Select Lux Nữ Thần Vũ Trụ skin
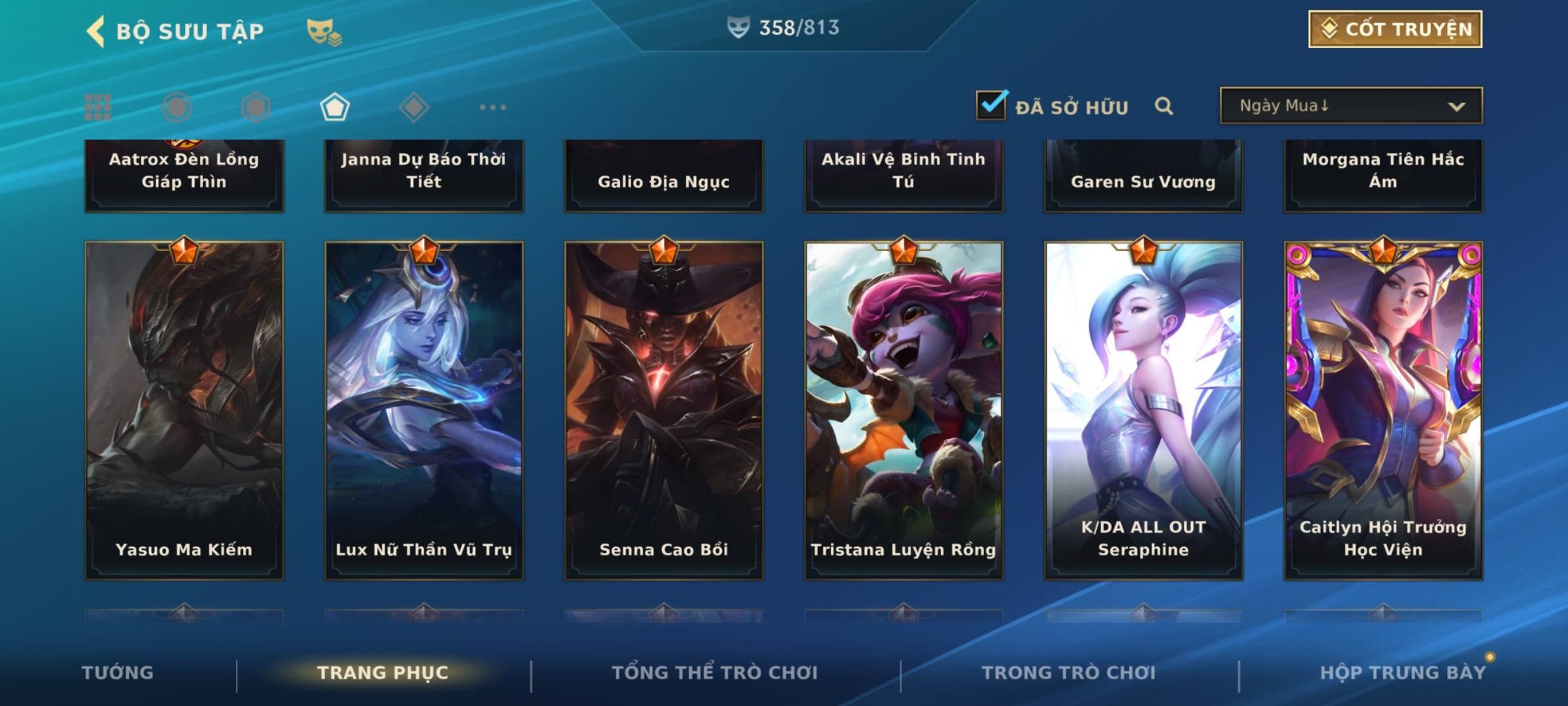The height and width of the screenshot is (706, 1568). coord(424,411)
